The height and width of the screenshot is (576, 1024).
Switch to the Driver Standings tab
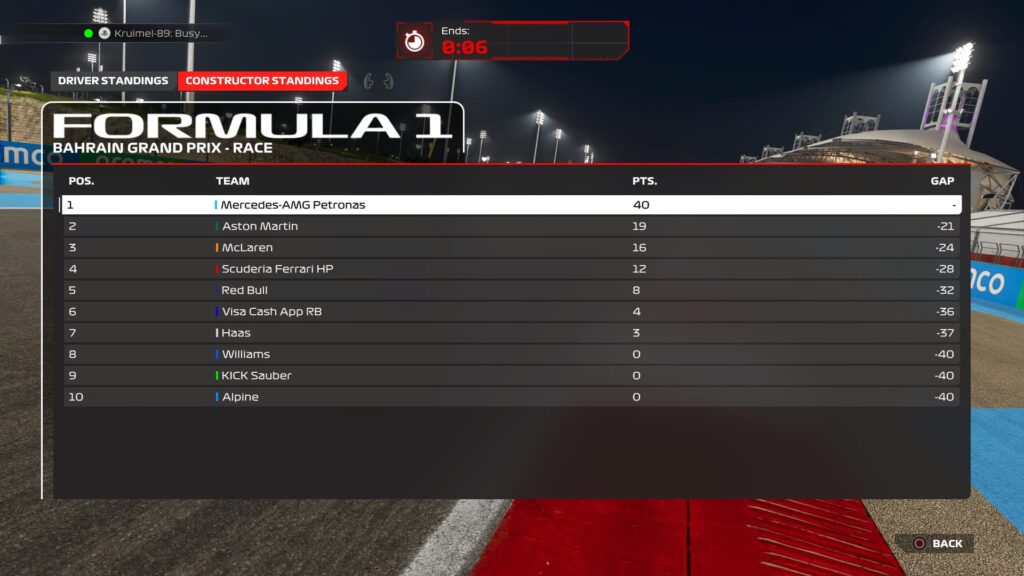113,81
